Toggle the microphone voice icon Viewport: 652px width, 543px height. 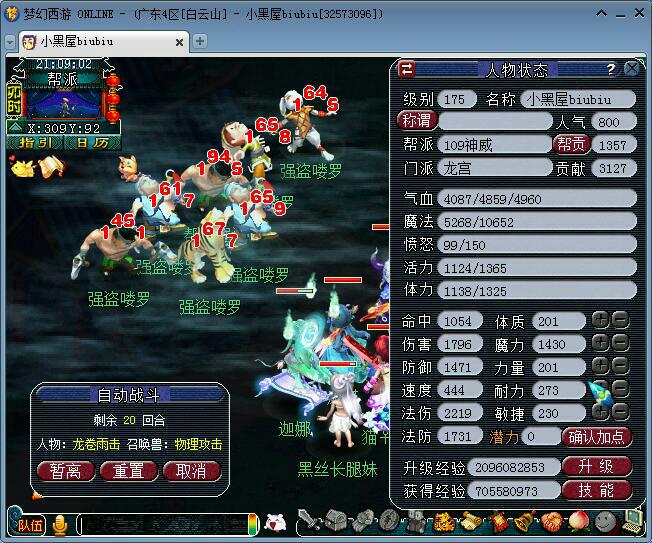[60, 524]
